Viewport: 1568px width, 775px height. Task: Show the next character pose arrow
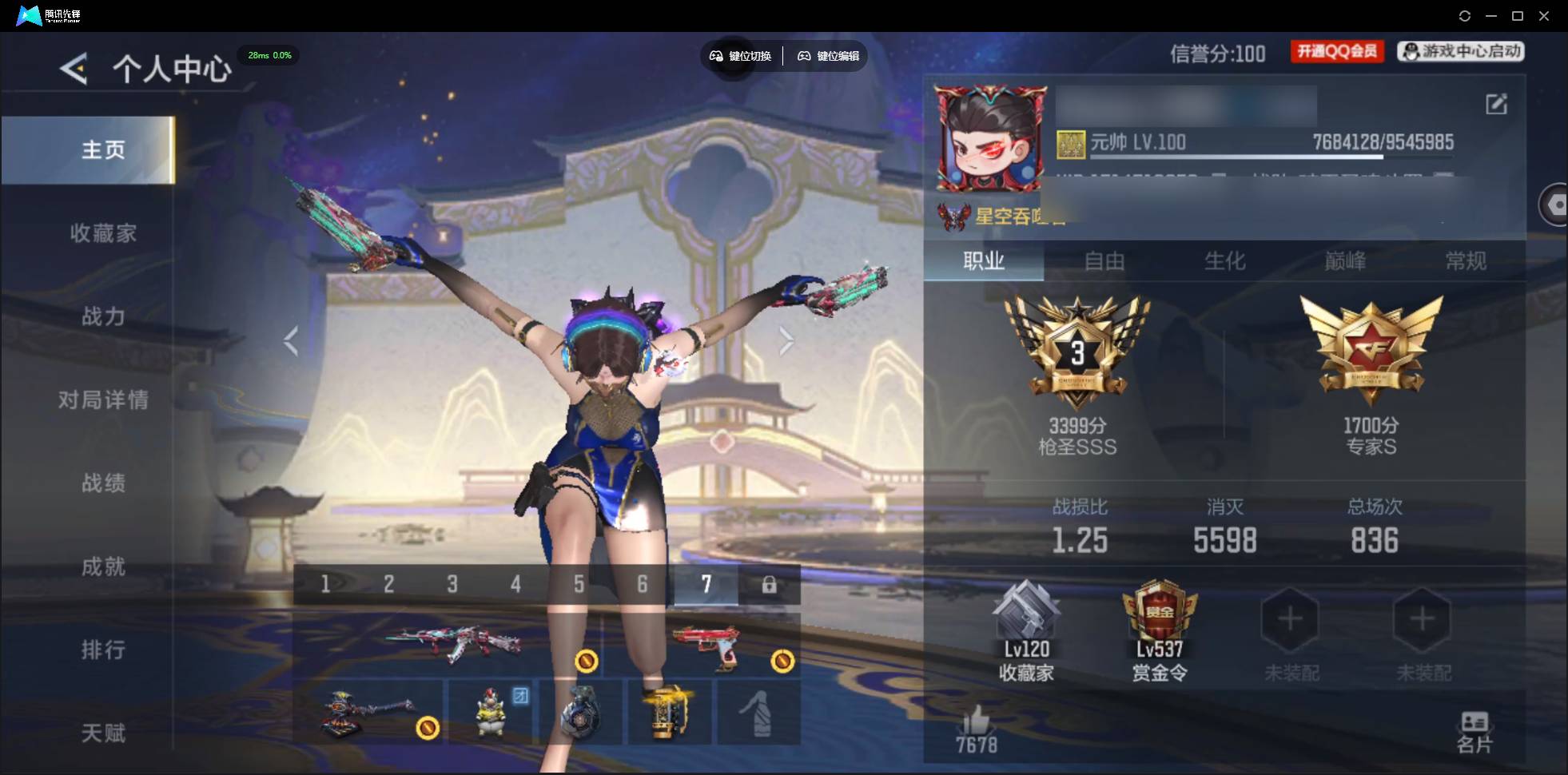(786, 341)
